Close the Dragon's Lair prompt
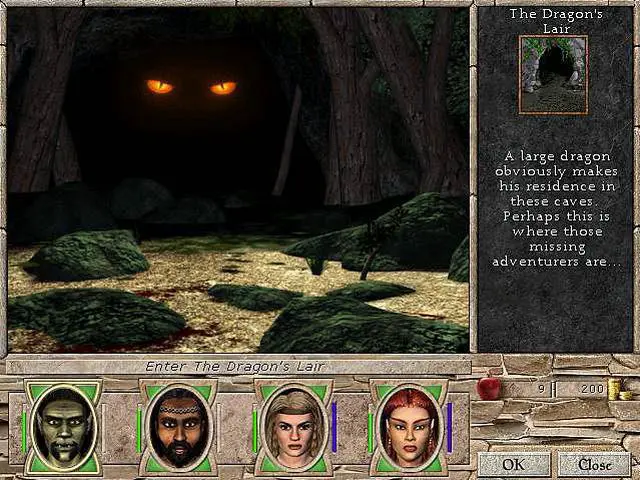 click(x=594, y=464)
